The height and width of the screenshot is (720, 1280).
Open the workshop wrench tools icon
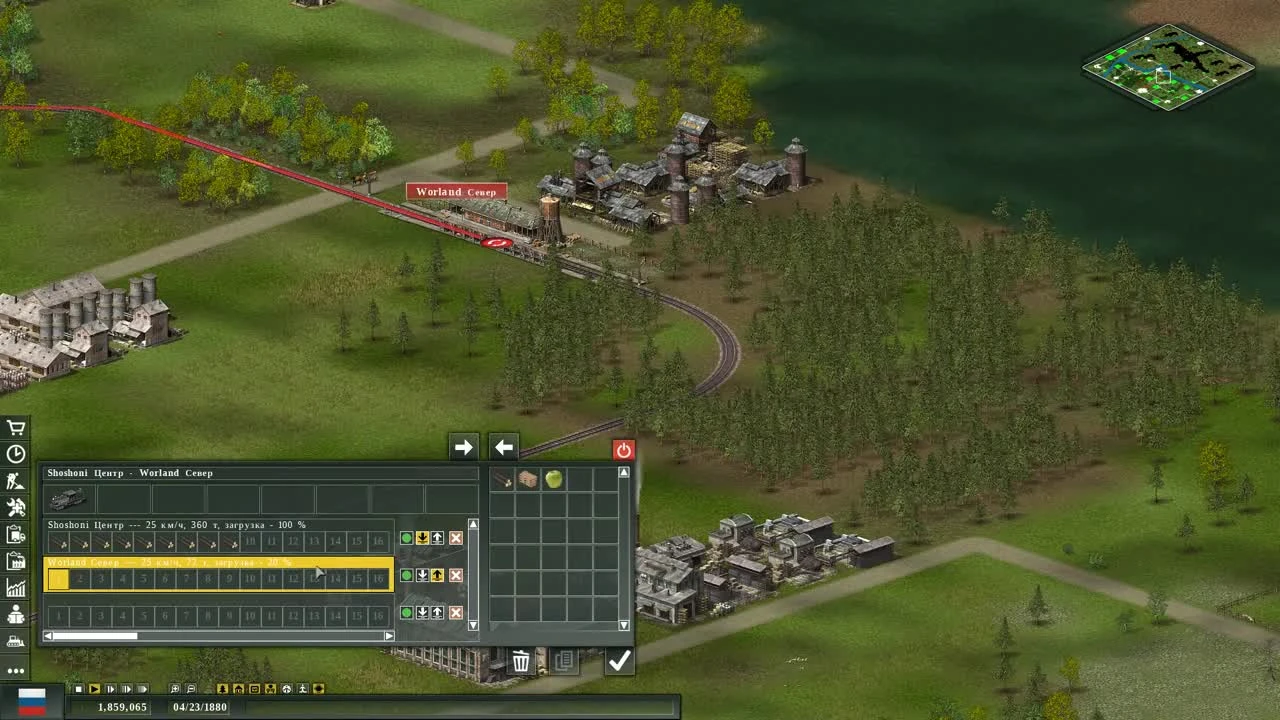click(15, 505)
